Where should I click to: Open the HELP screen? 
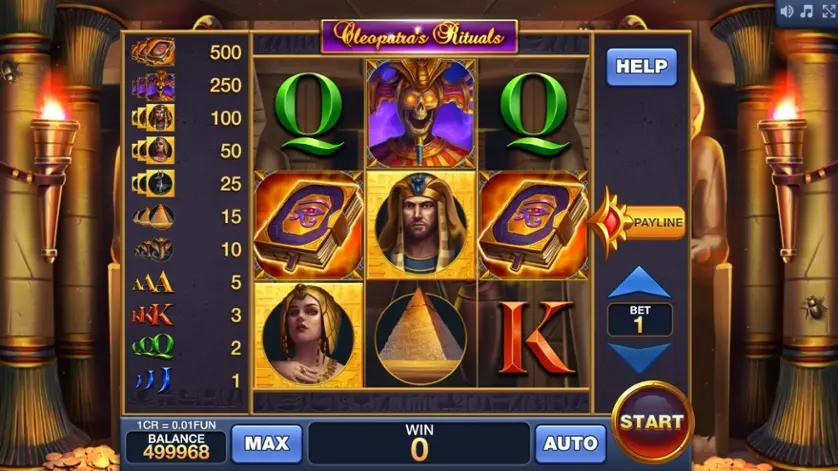[x=641, y=67]
